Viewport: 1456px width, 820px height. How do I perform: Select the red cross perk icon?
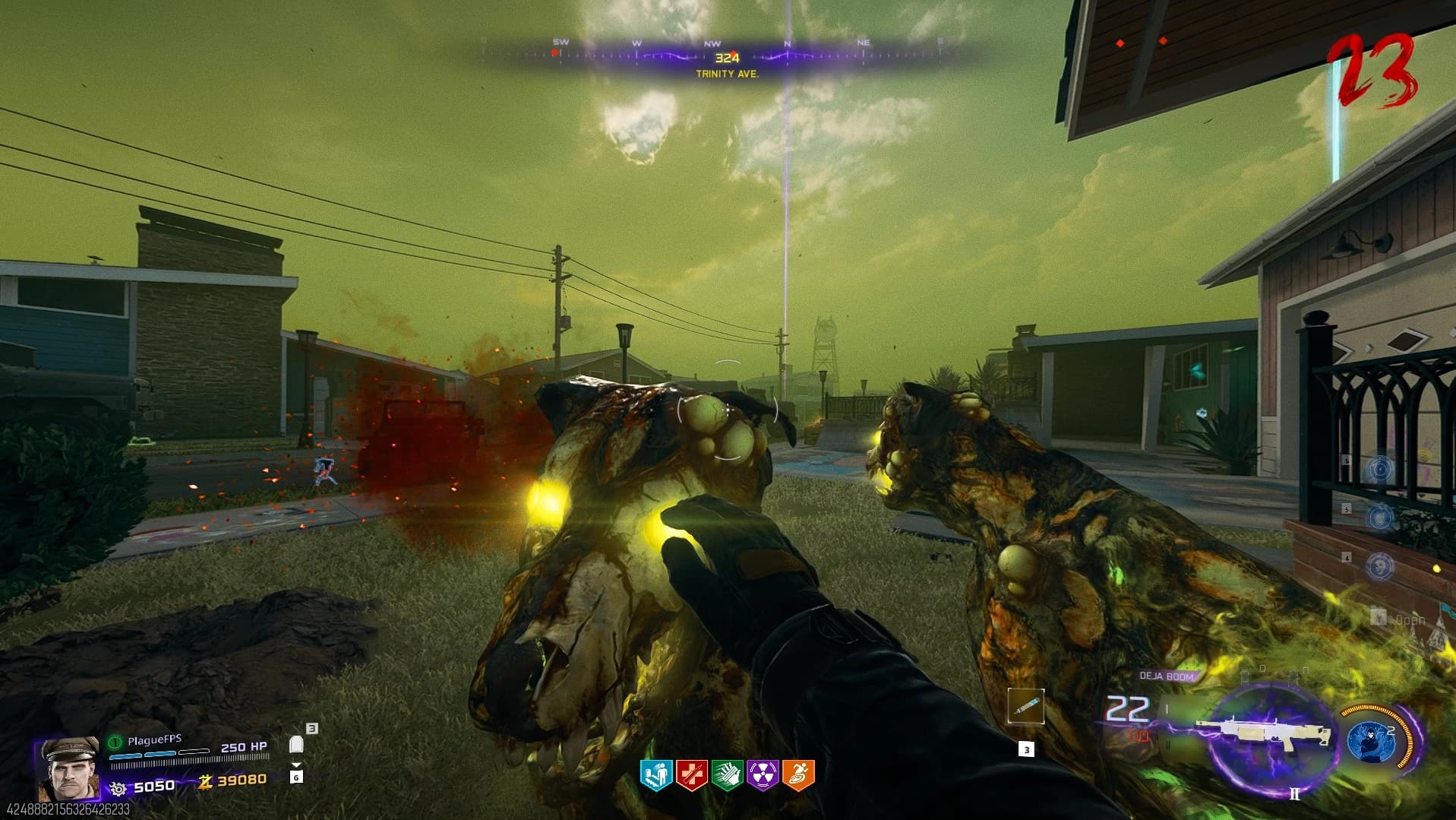pyautogui.click(x=691, y=775)
